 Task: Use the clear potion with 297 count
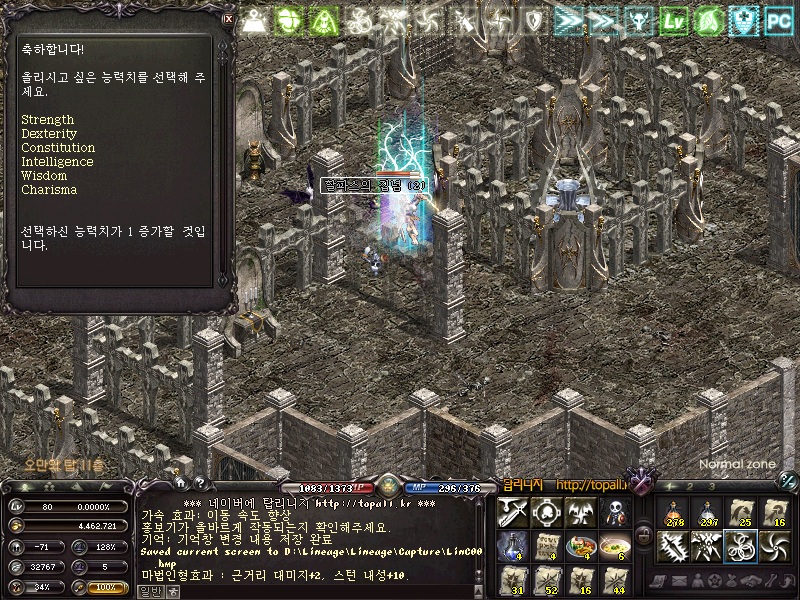click(707, 513)
